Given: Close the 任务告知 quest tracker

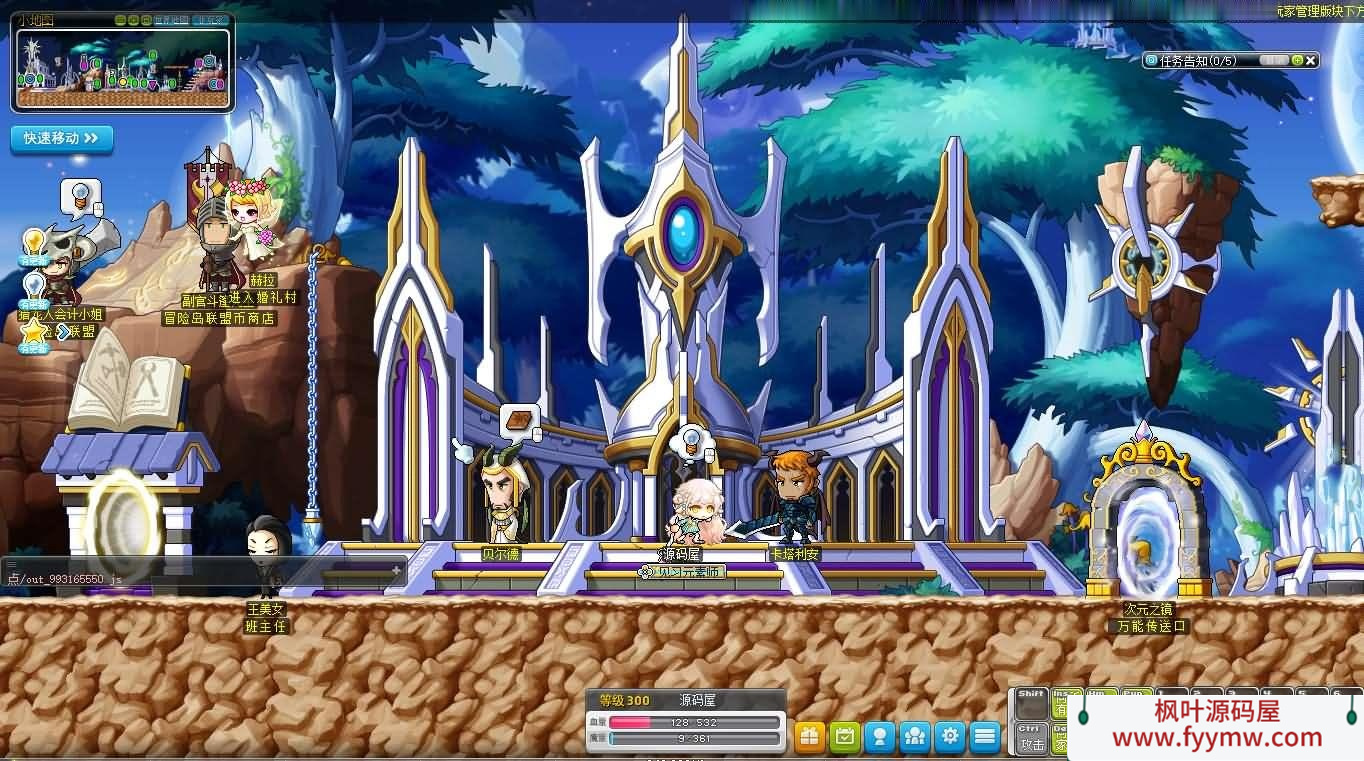Looking at the screenshot, I should click(1311, 60).
